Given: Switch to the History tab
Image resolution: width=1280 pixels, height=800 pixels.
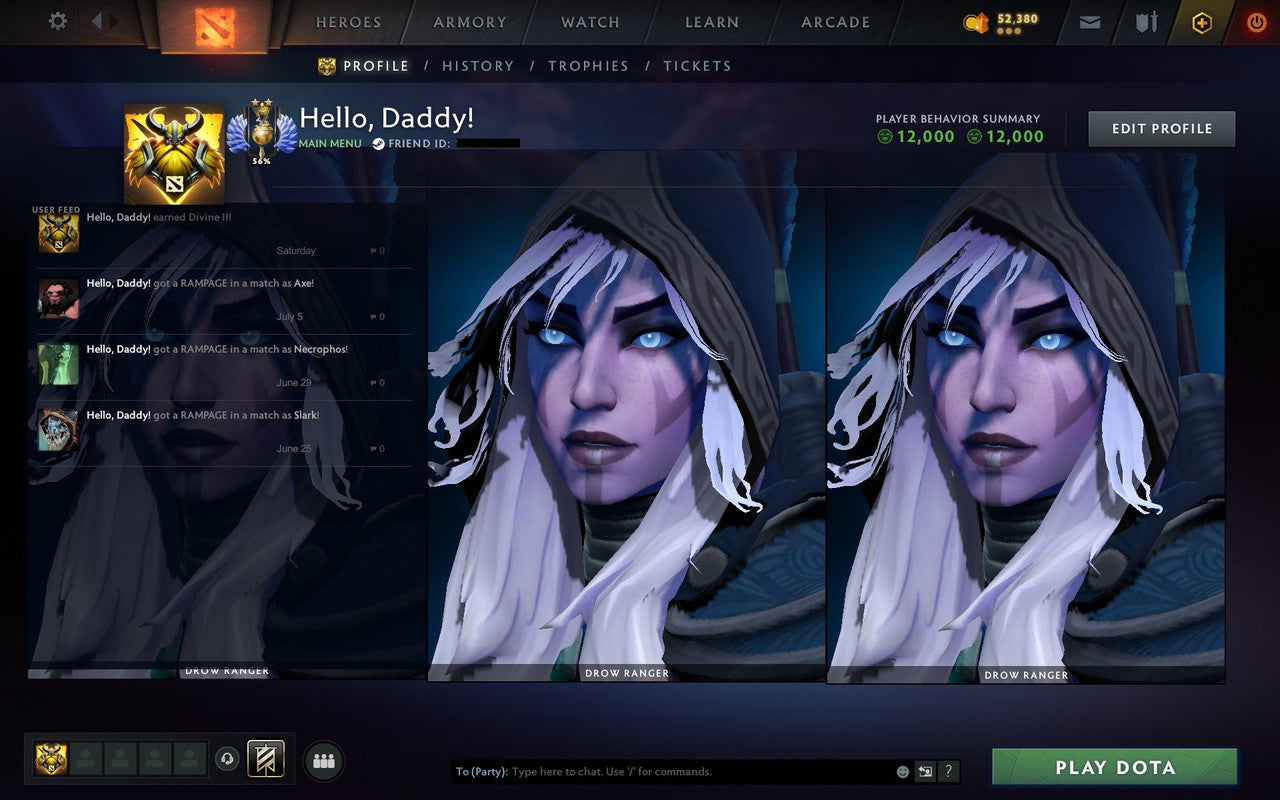Looking at the screenshot, I should coord(478,66).
